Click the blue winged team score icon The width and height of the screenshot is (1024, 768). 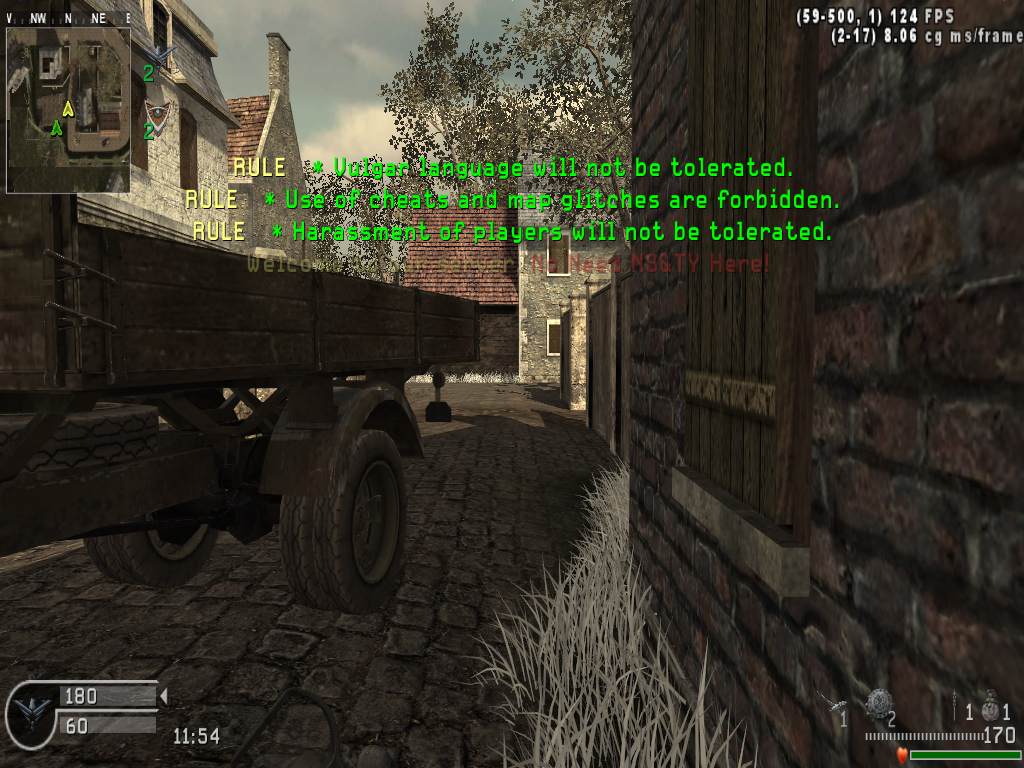[157, 53]
